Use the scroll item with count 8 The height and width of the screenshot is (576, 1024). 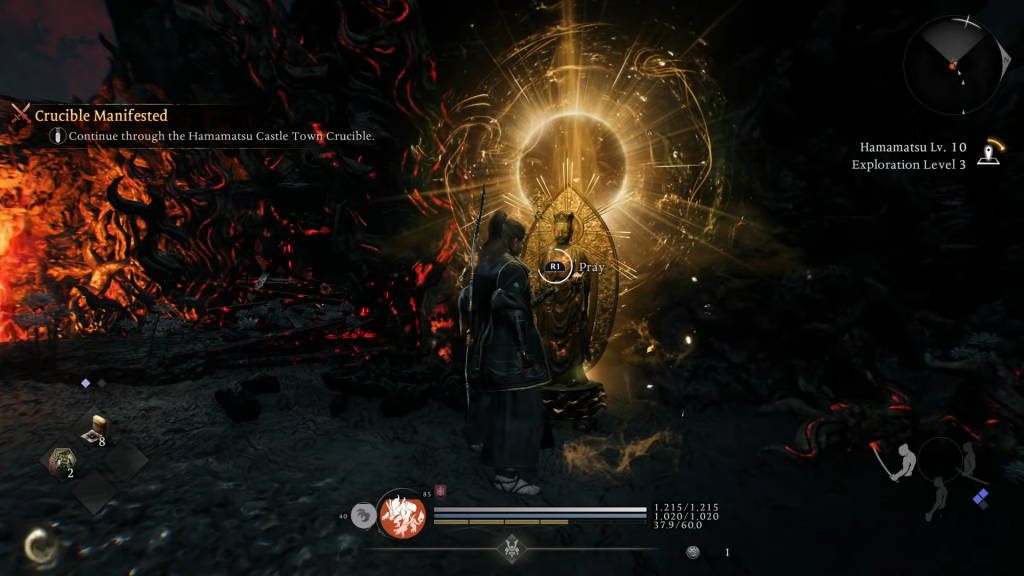tap(98, 429)
